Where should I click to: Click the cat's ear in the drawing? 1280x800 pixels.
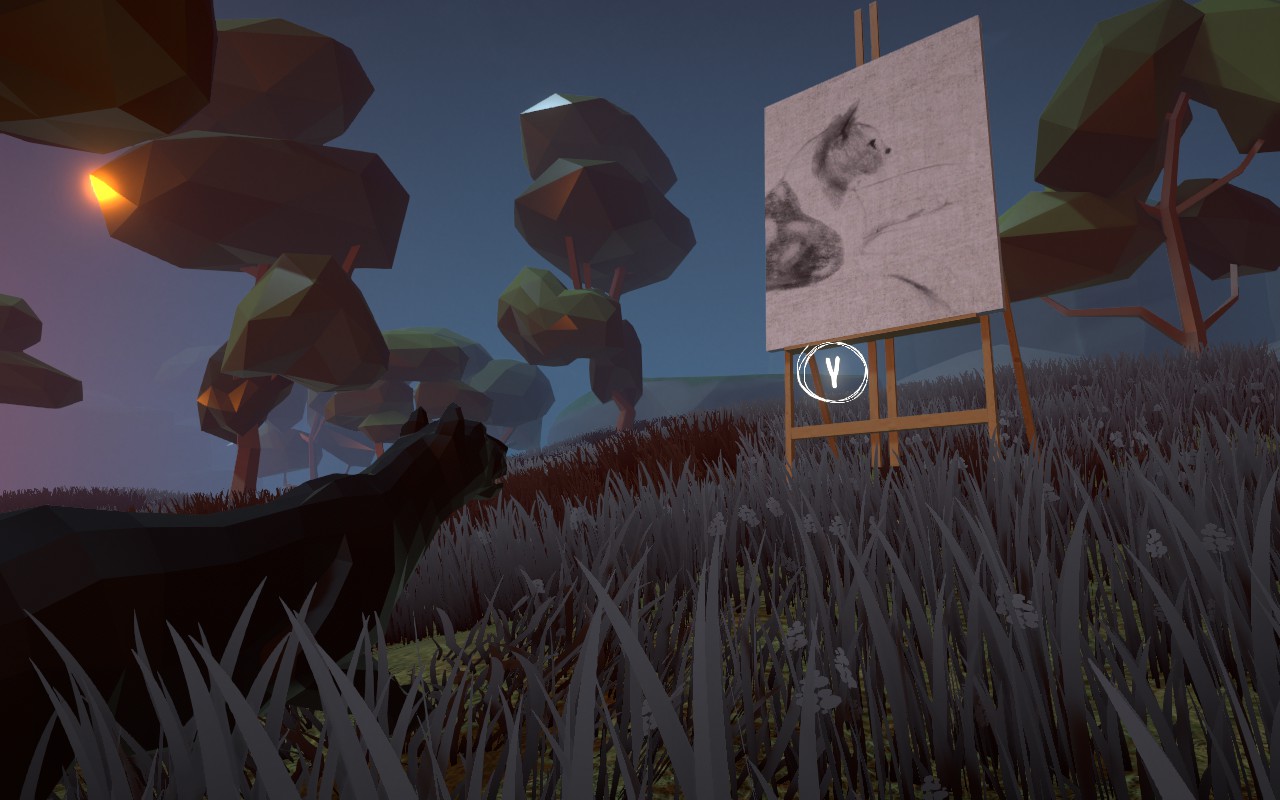(848, 120)
